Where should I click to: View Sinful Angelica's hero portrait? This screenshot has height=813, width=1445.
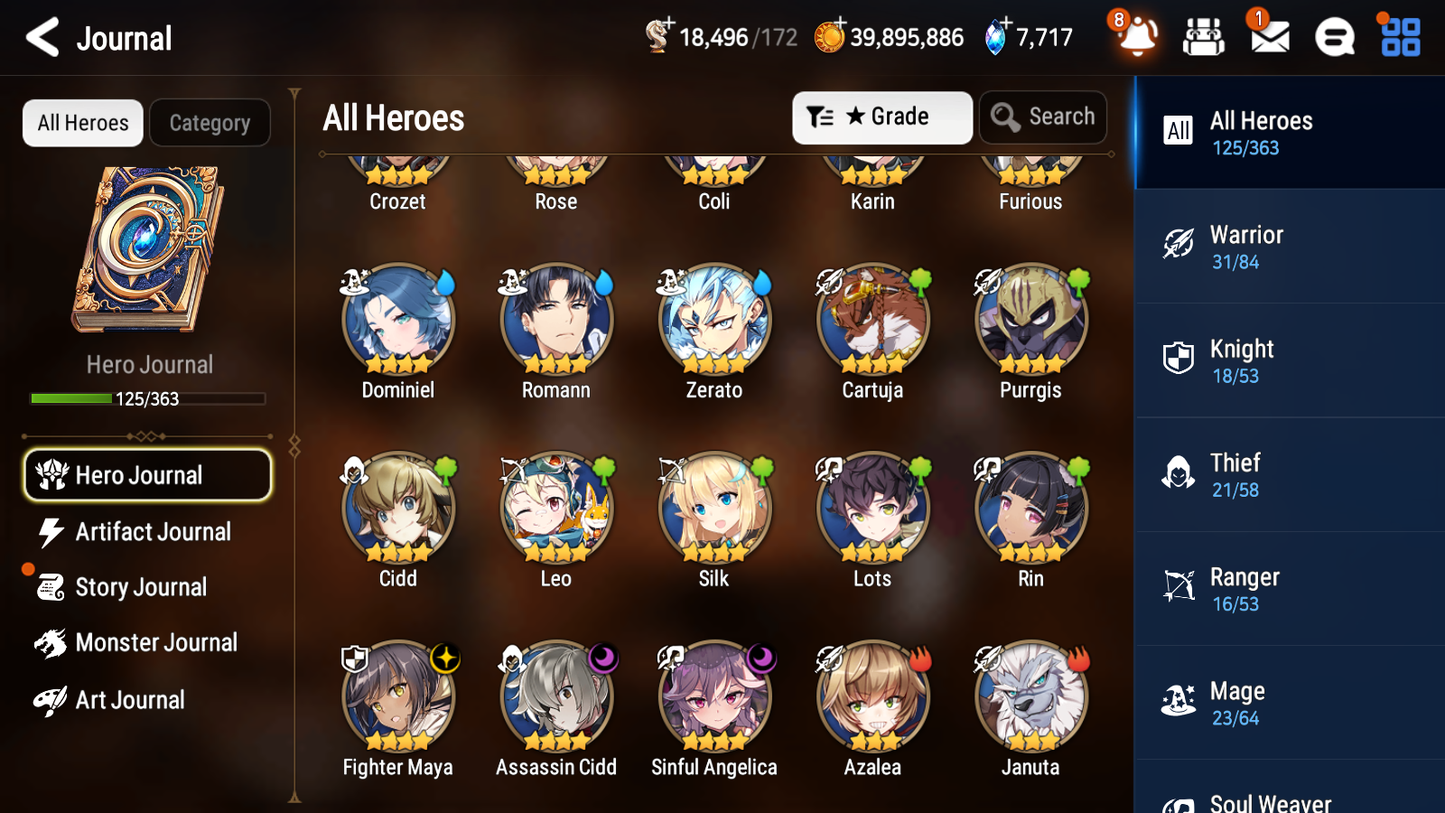click(x=713, y=693)
